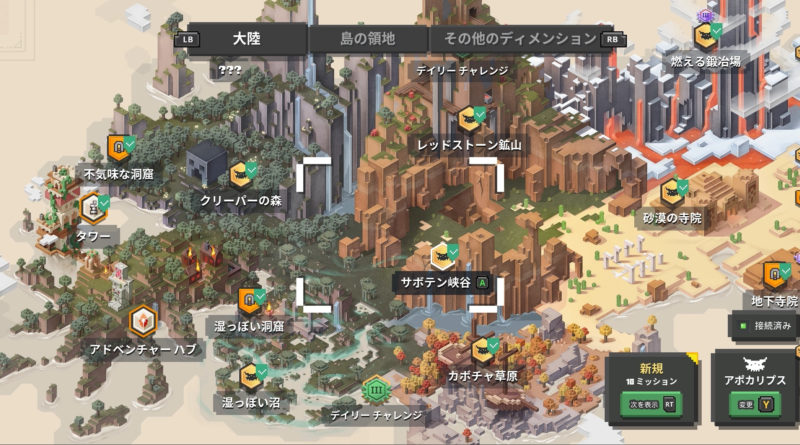The image size is (800, 445).
Task: Pick the カボチャ草原 mission marker
Action: pyautogui.click(x=485, y=350)
